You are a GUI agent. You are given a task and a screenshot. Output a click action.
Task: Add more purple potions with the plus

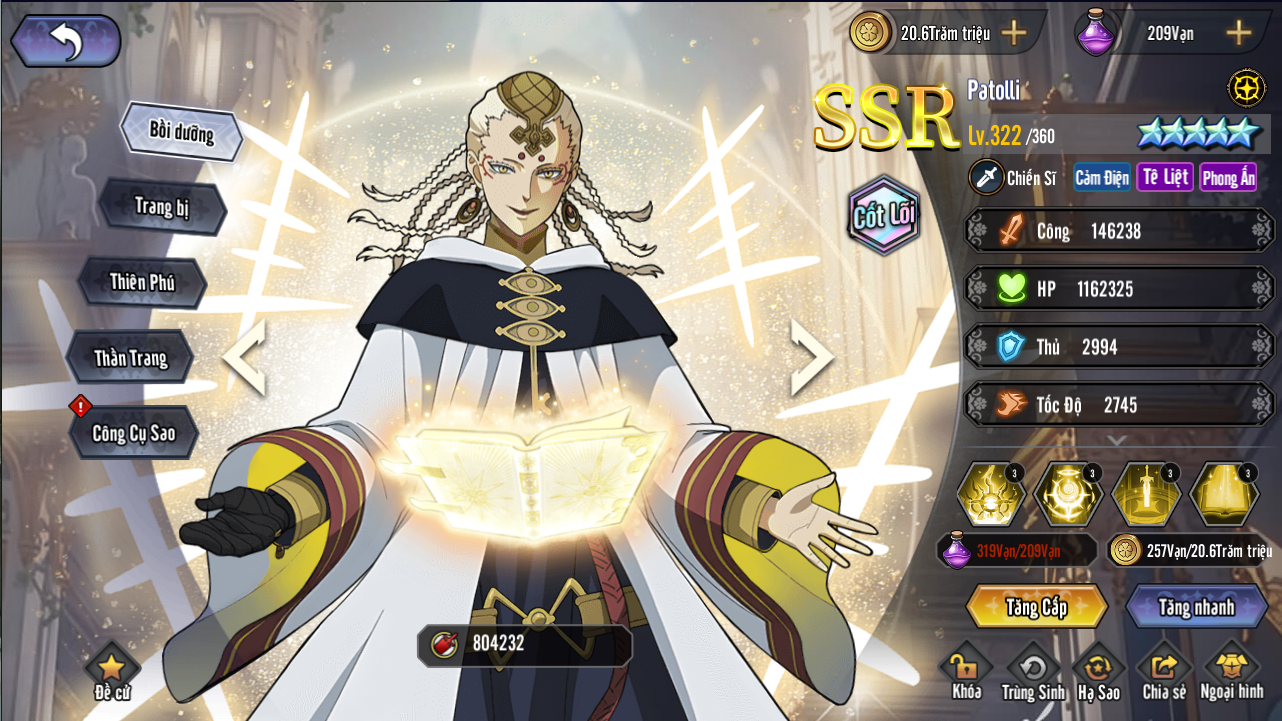(1239, 33)
